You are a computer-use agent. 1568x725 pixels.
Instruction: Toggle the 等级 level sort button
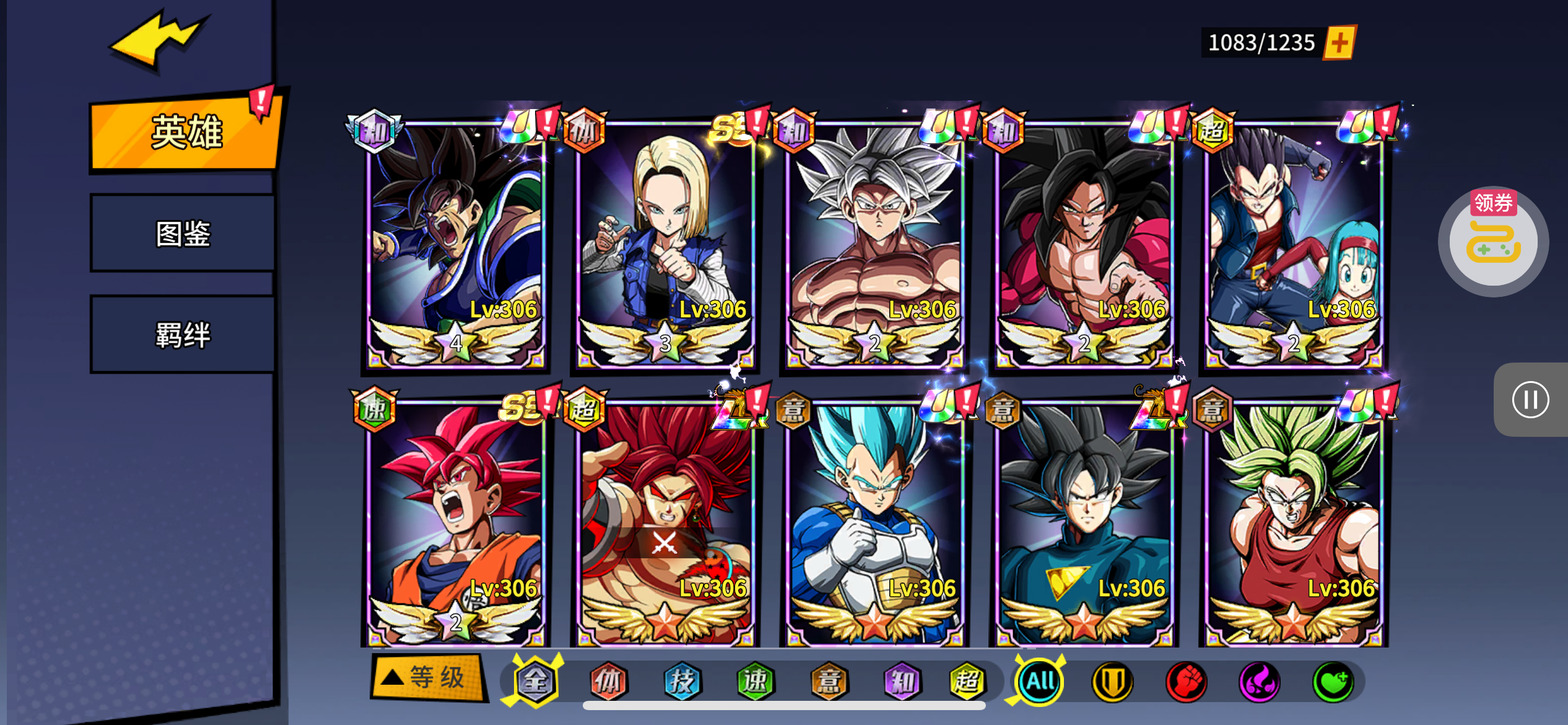[x=427, y=678]
